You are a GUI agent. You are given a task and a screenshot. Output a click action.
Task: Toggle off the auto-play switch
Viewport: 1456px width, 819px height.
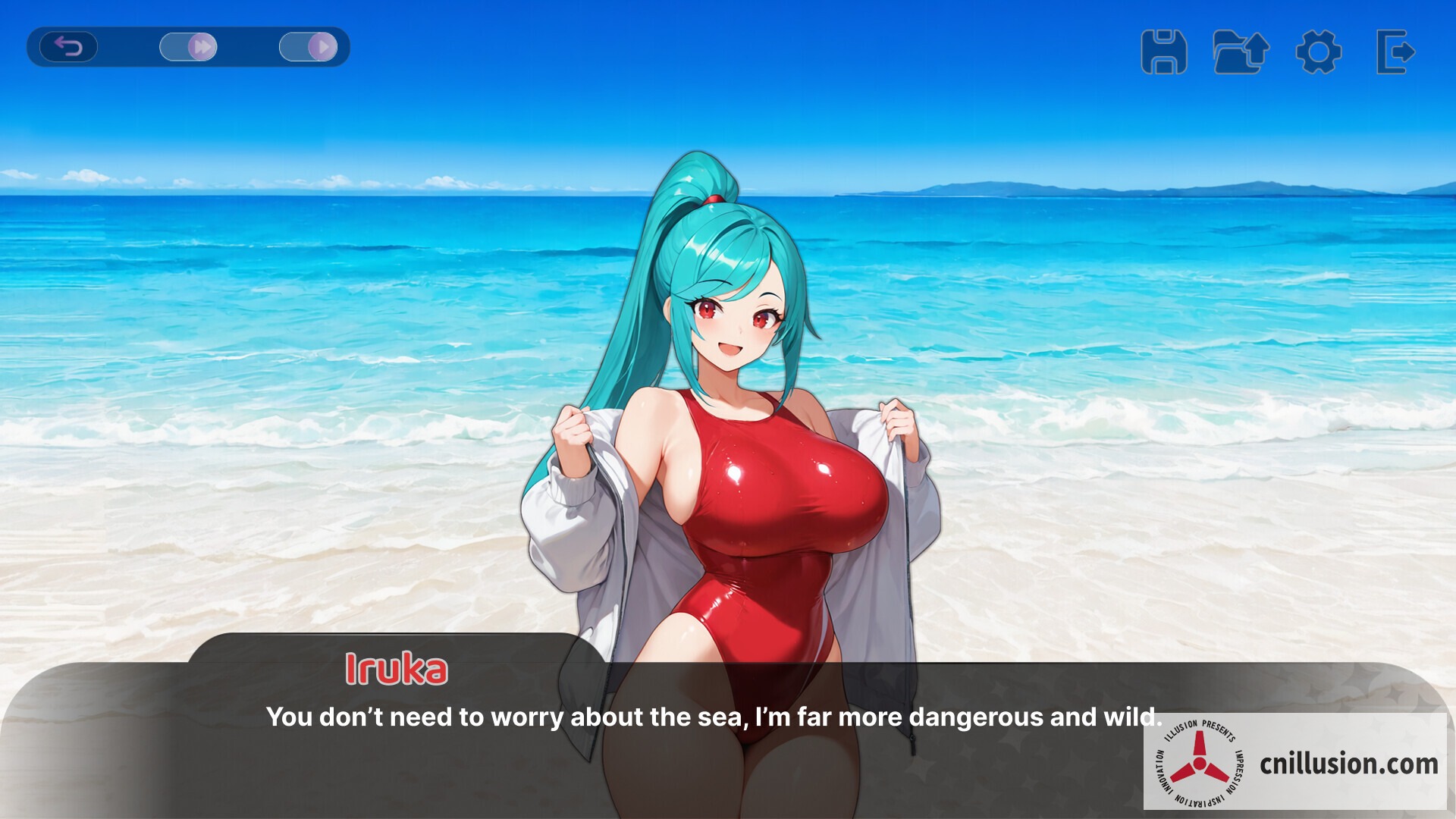(308, 47)
